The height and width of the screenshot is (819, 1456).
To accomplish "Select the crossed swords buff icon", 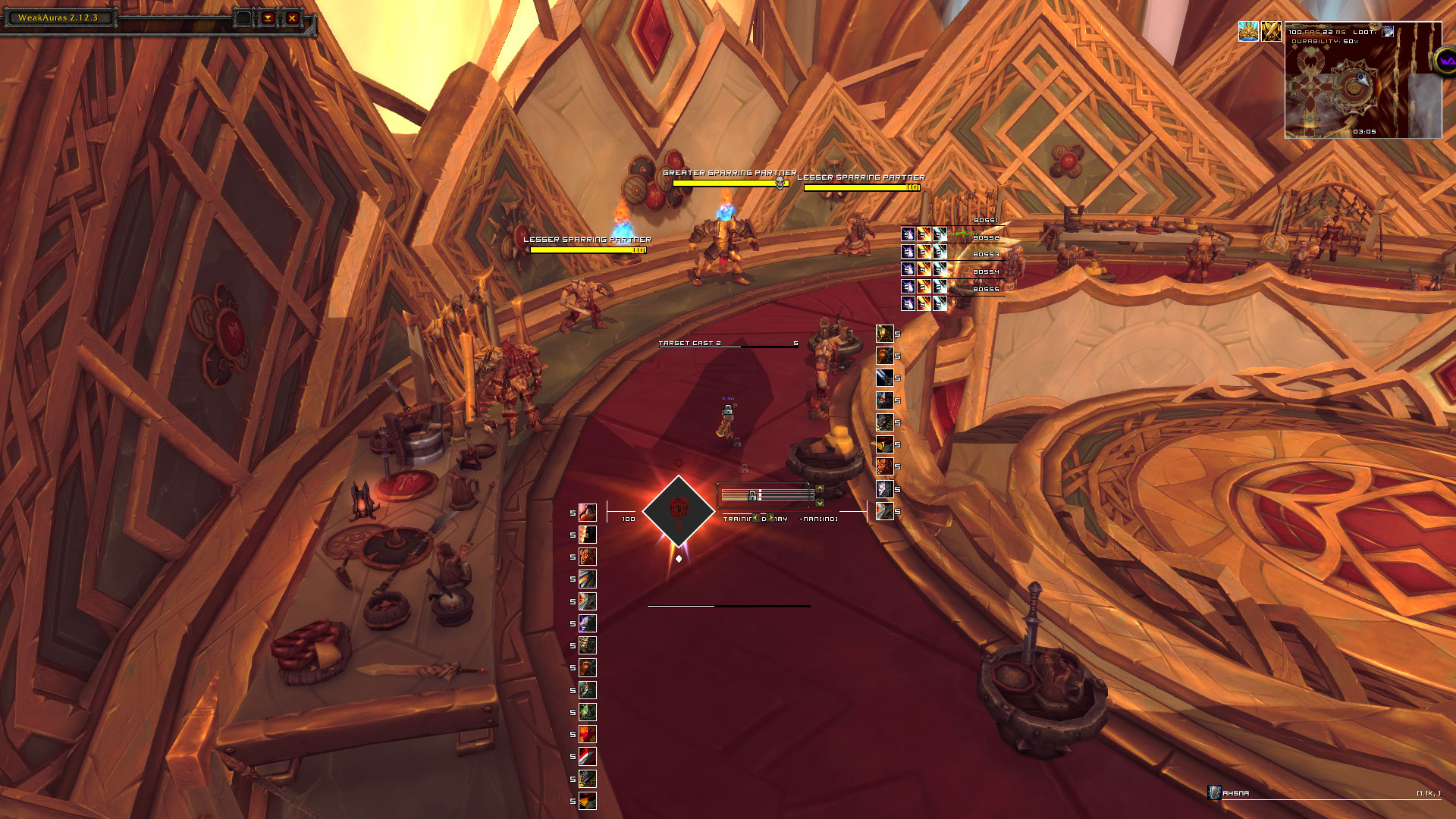I will pyautogui.click(x=1271, y=31).
